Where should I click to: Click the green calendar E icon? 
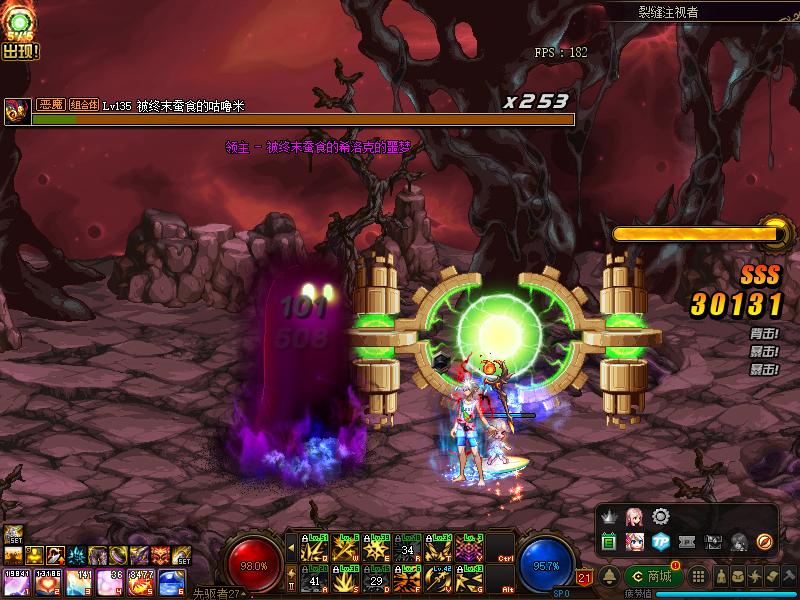coord(608,542)
